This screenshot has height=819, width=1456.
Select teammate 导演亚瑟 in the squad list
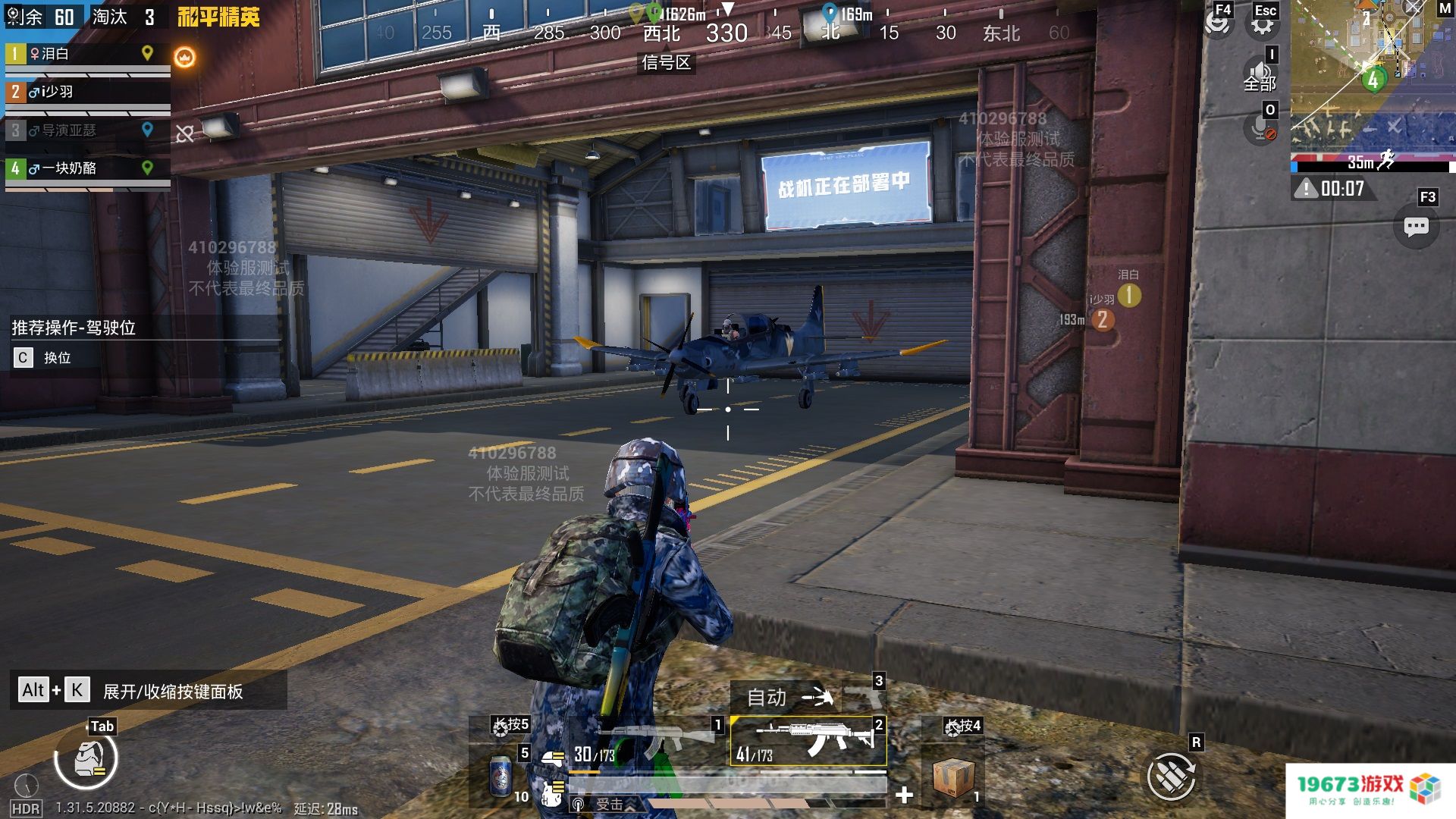pyautogui.click(x=83, y=130)
